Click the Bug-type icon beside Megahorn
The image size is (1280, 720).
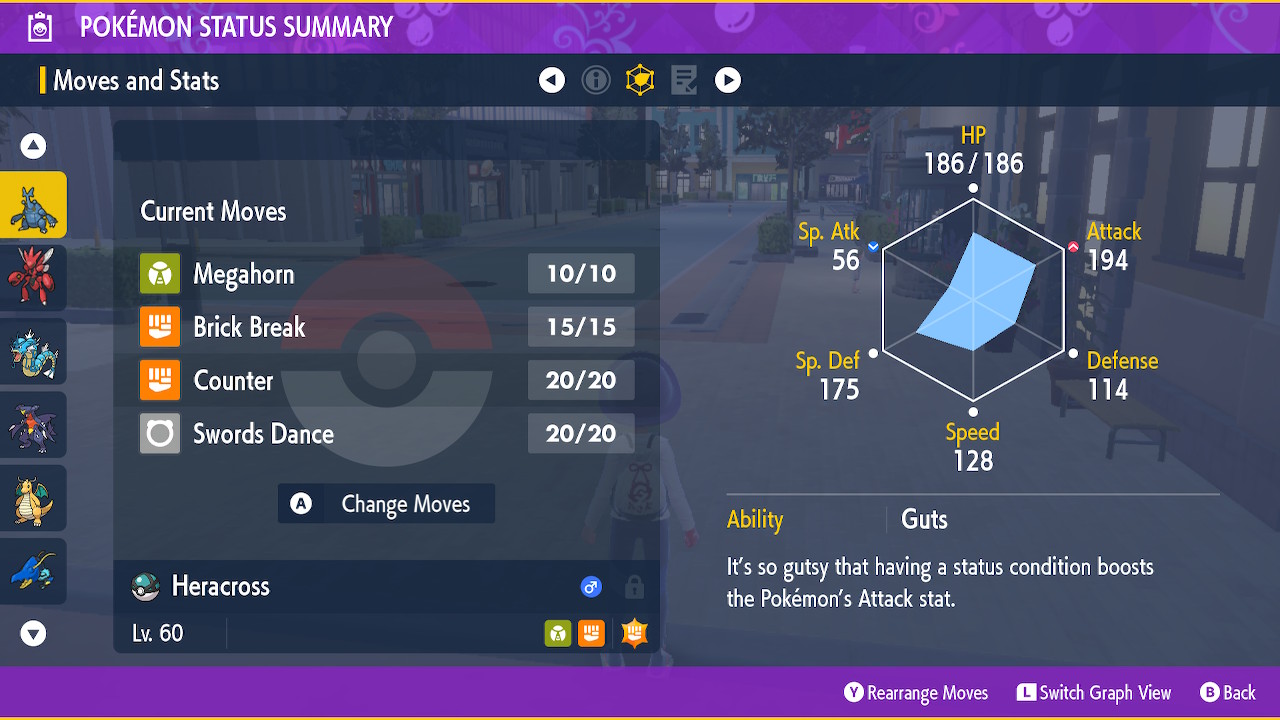pos(160,273)
